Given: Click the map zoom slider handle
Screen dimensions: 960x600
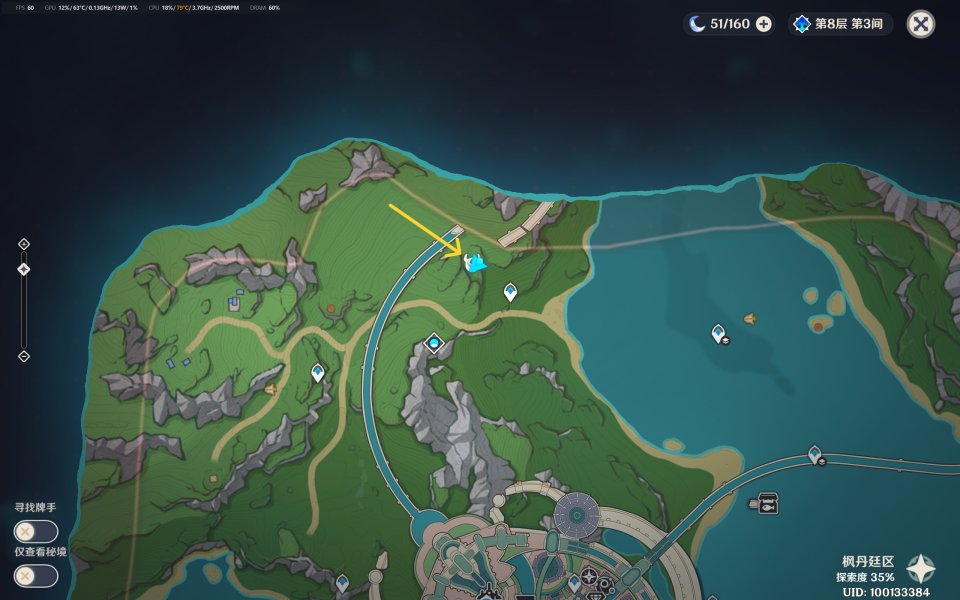Looking at the screenshot, I should coord(24,269).
